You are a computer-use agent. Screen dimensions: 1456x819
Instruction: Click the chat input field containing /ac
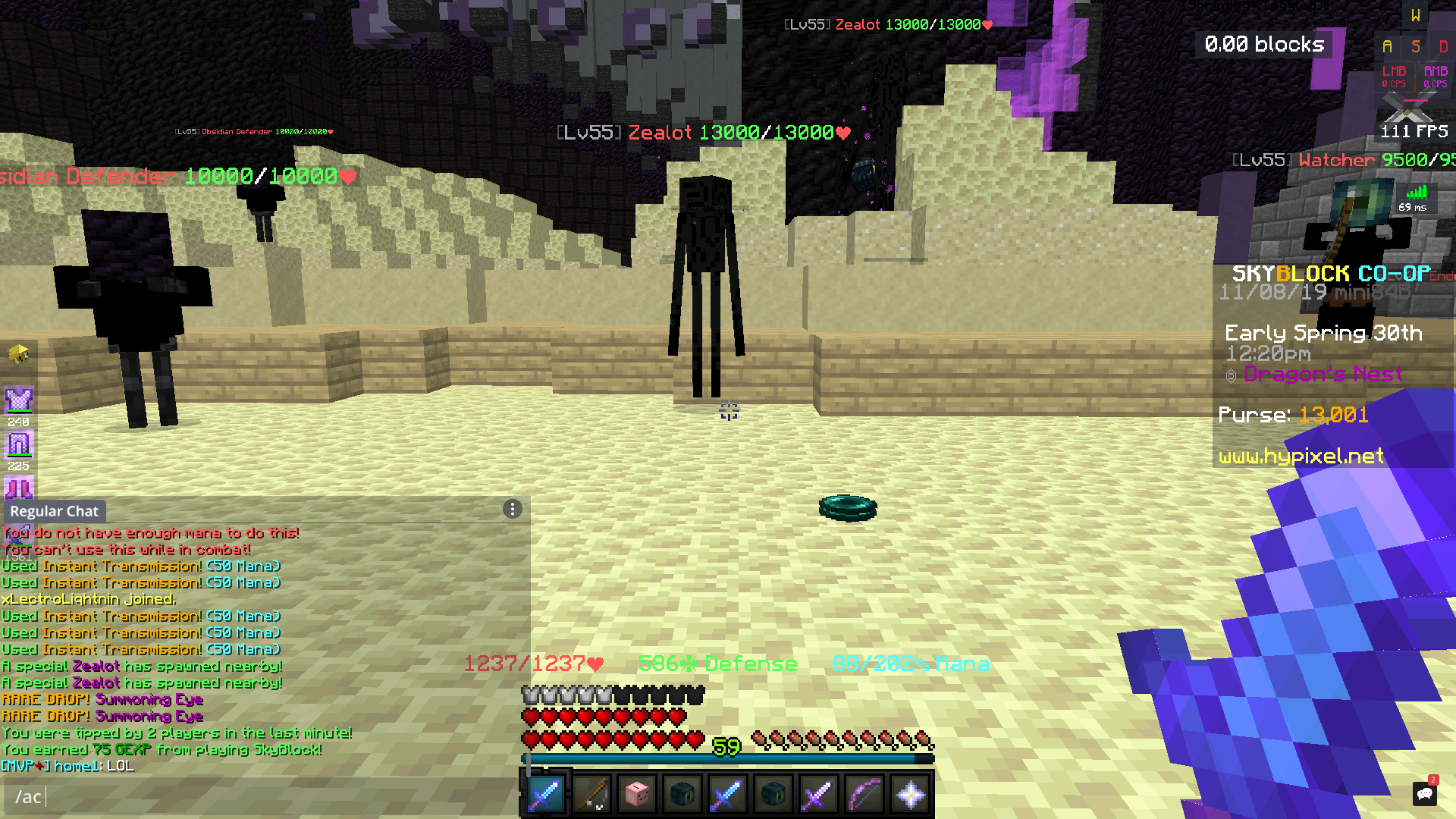(x=30, y=796)
